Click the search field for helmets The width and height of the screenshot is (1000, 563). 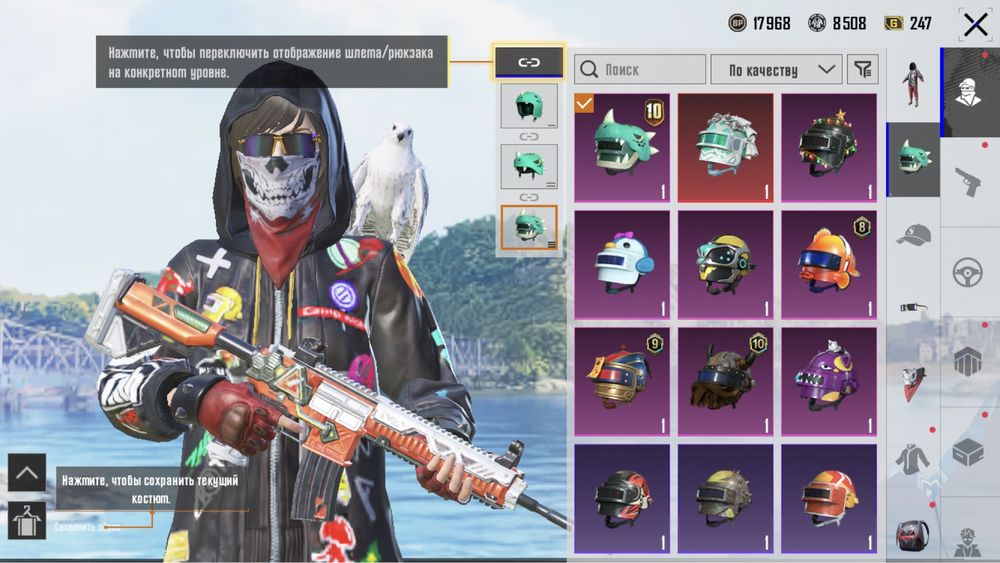640,69
